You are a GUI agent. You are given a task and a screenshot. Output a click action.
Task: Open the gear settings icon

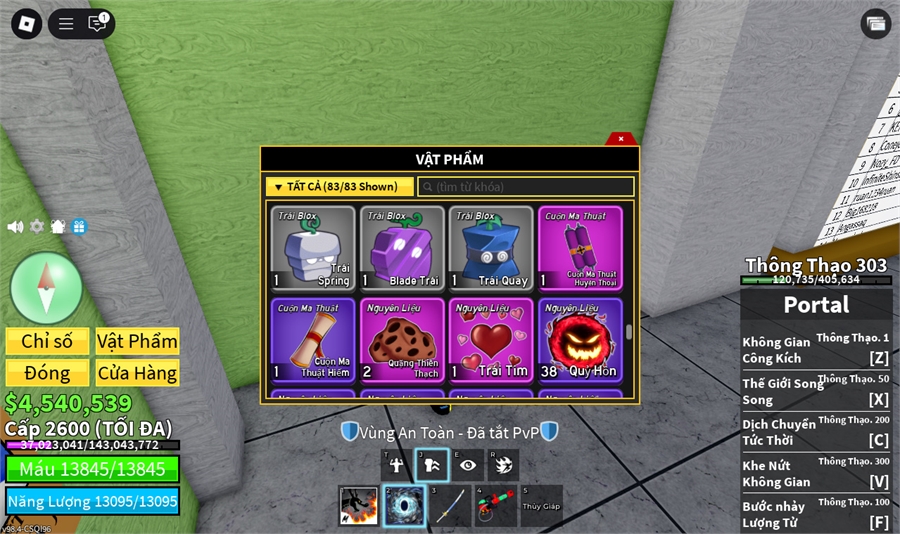click(37, 227)
